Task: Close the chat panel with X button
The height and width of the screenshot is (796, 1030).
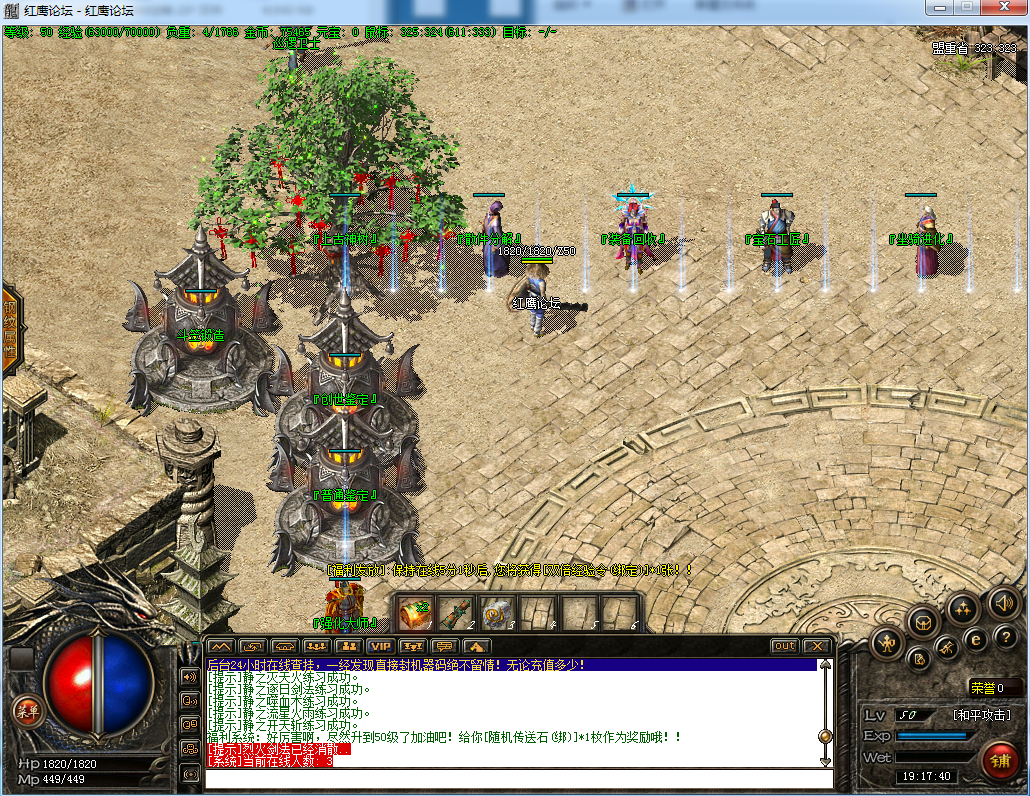Action: point(817,646)
